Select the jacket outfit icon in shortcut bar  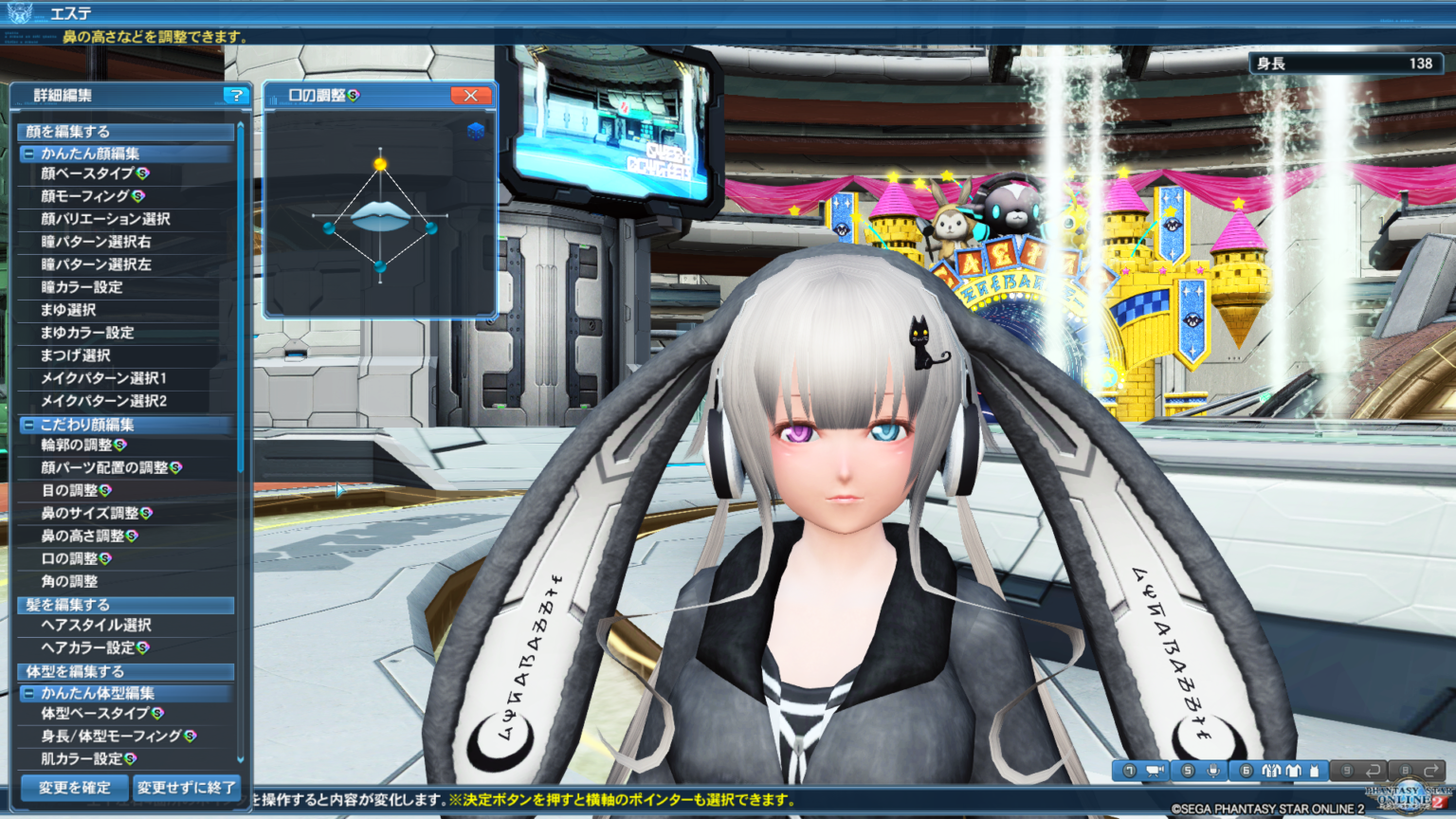click(1272, 771)
